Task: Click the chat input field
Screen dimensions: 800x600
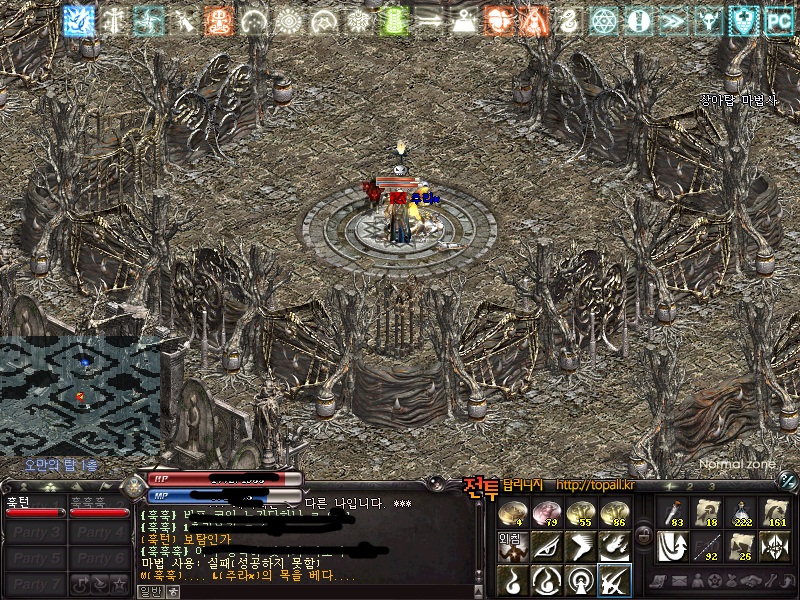Action: tap(320, 591)
